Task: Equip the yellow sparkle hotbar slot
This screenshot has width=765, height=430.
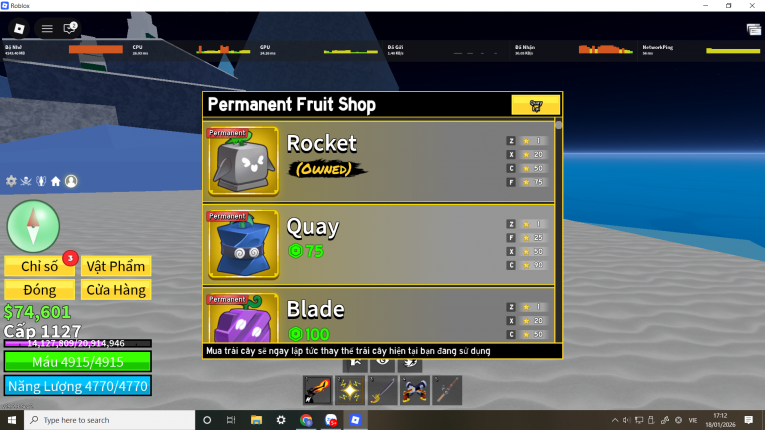Action: pyautogui.click(x=351, y=390)
